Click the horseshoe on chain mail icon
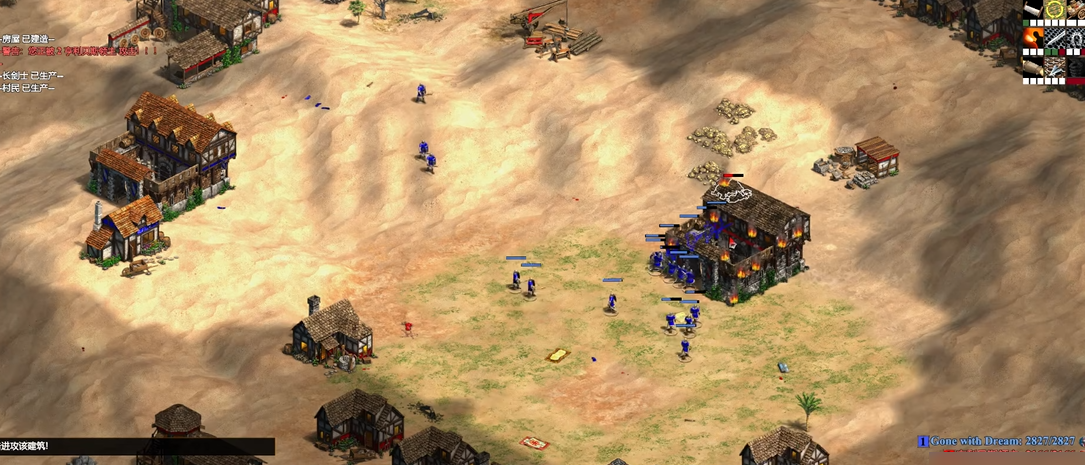1085x465 pixels. tap(1076, 38)
